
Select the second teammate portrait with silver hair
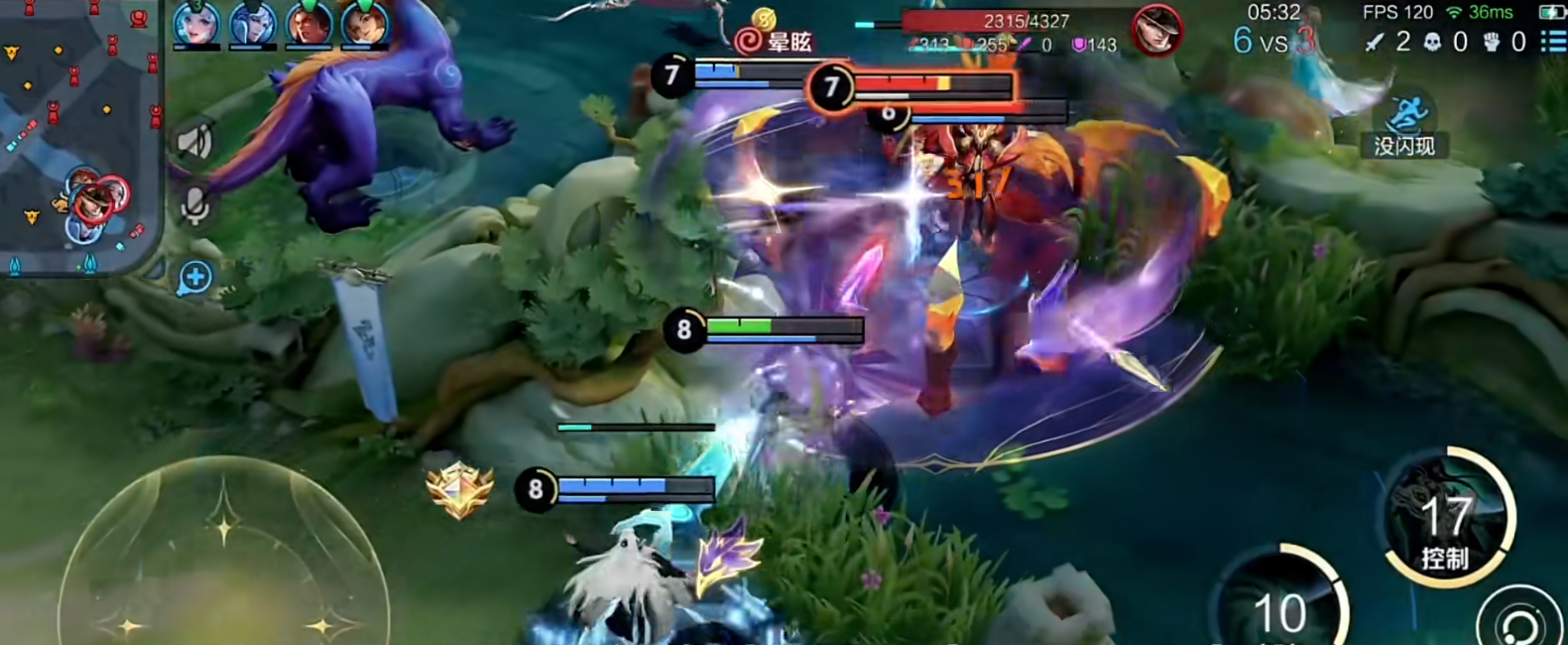pos(253,24)
